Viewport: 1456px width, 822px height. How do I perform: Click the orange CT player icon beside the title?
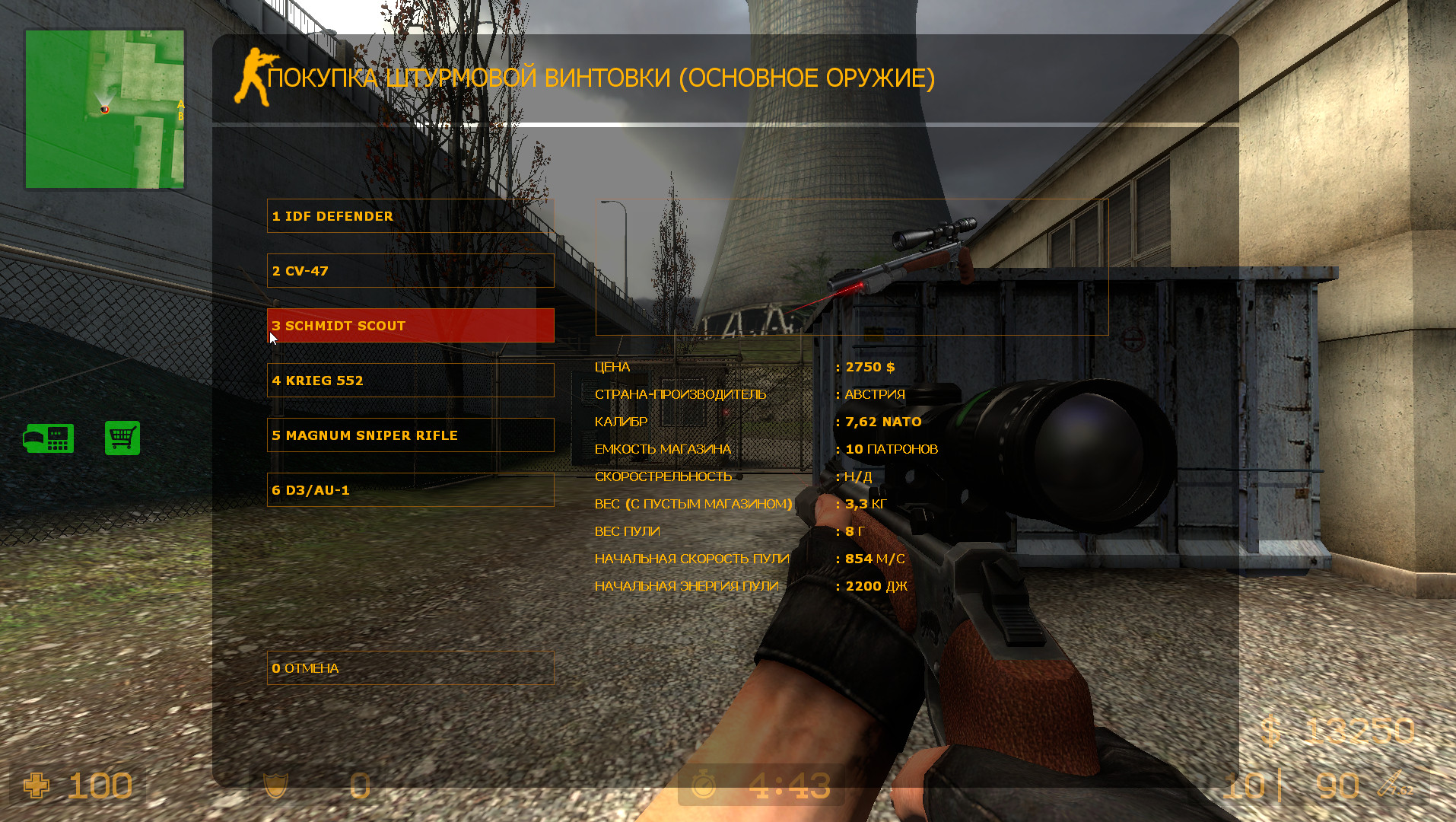pyautogui.click(x=253, y=75)
